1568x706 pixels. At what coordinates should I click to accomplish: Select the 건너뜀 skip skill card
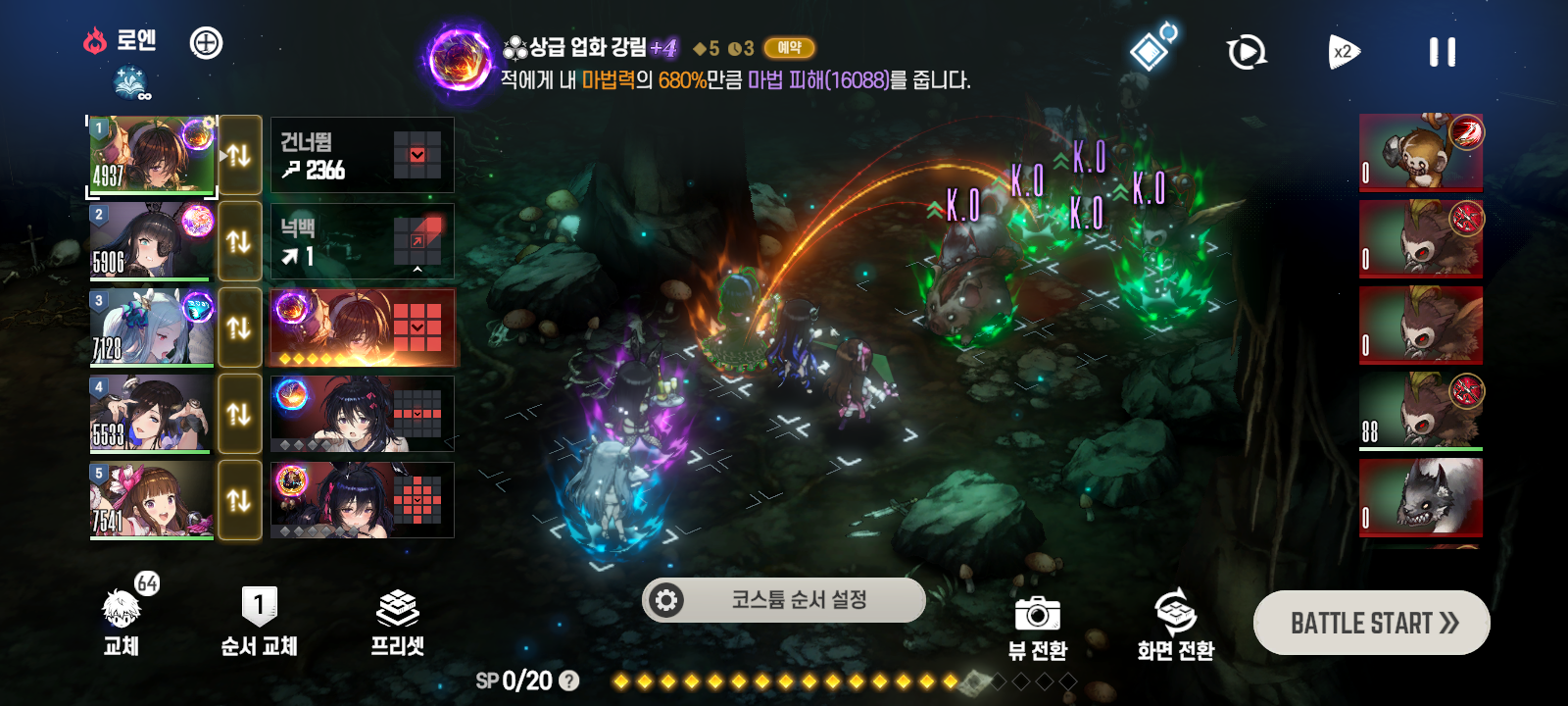[x=362, y=155]
